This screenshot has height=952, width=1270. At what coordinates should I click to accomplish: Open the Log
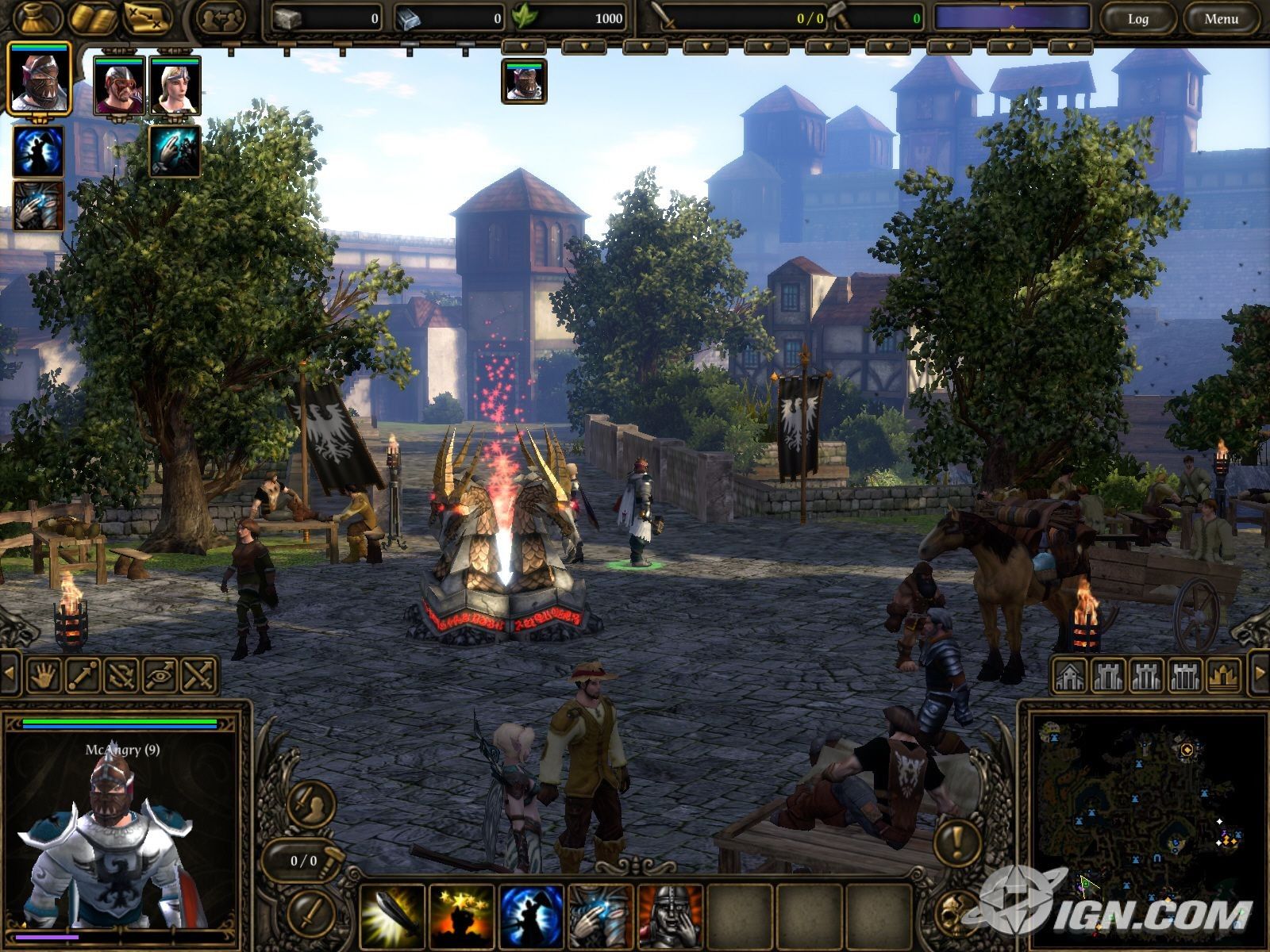(x=1137, y=19)
